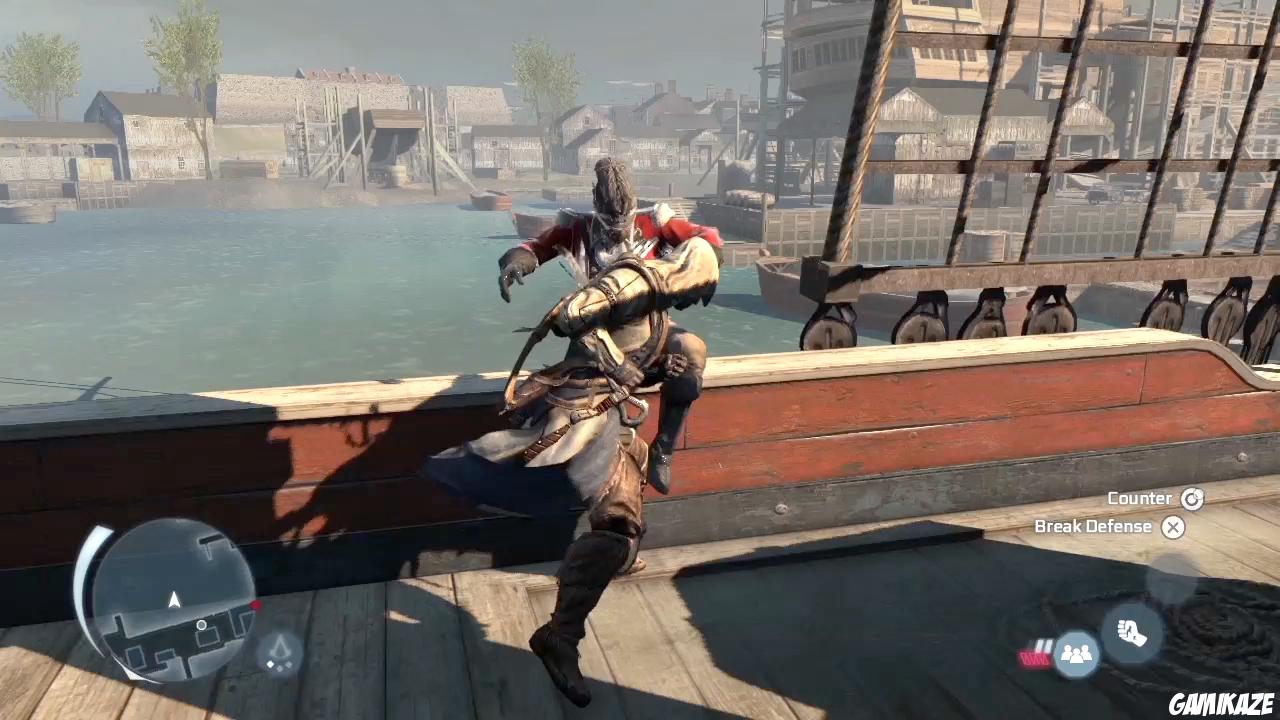Click the circle button icon beside Counter
The width and height of the screenshot is (1280, 720).
(x=1192, y=498)
